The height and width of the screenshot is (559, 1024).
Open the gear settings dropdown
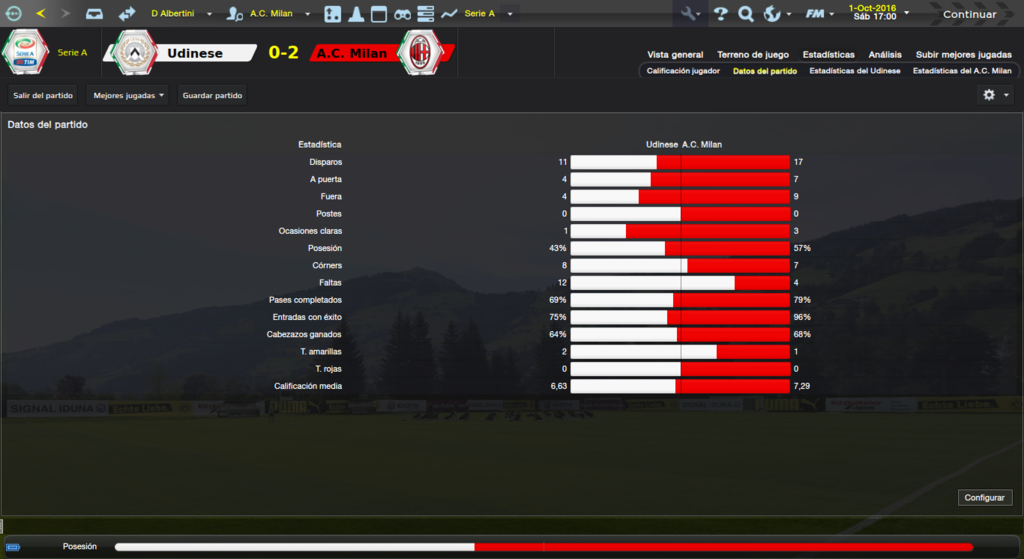(995, 95)
